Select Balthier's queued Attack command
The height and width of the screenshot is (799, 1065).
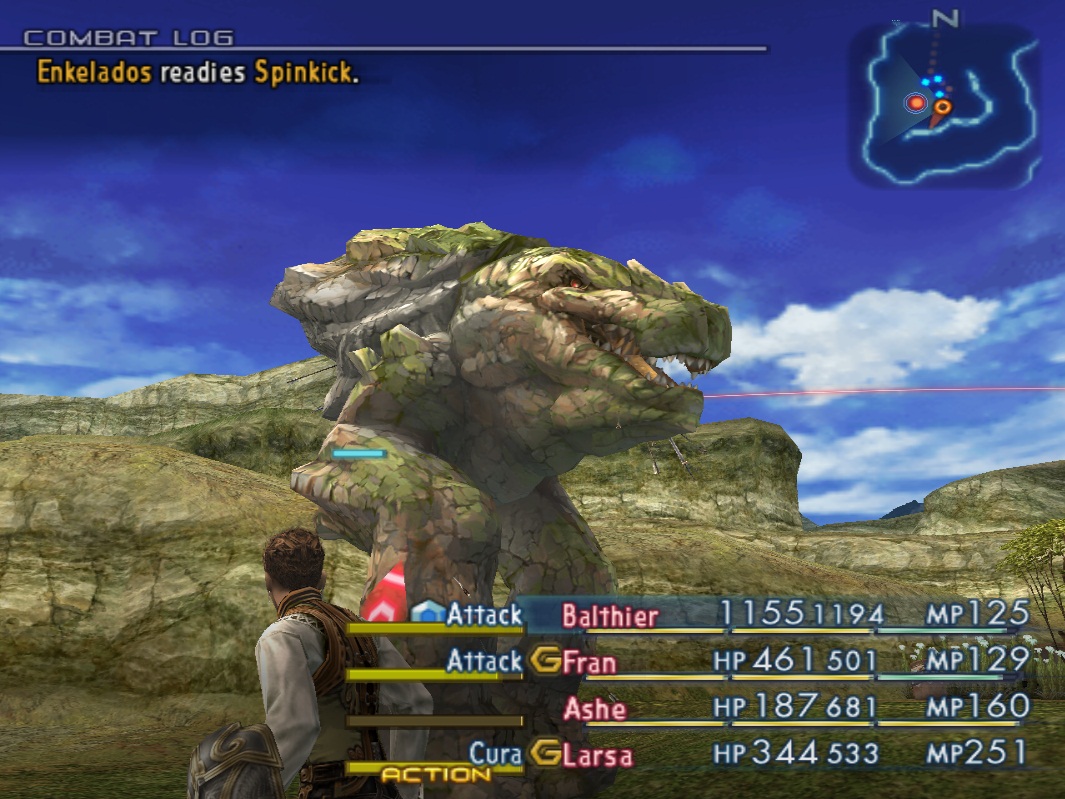484,614
